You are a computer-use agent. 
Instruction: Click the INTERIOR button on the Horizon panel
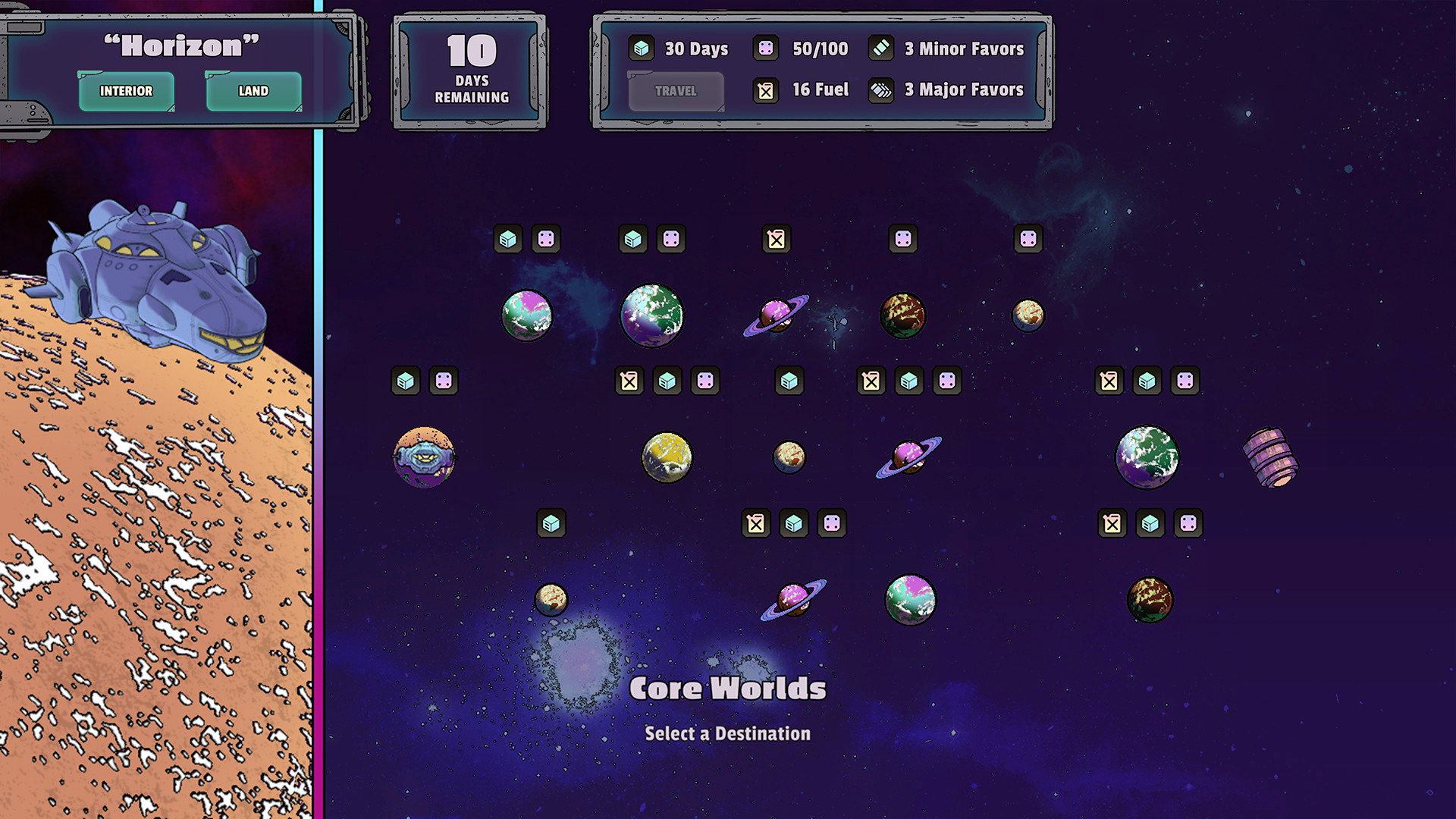[126, 91]
